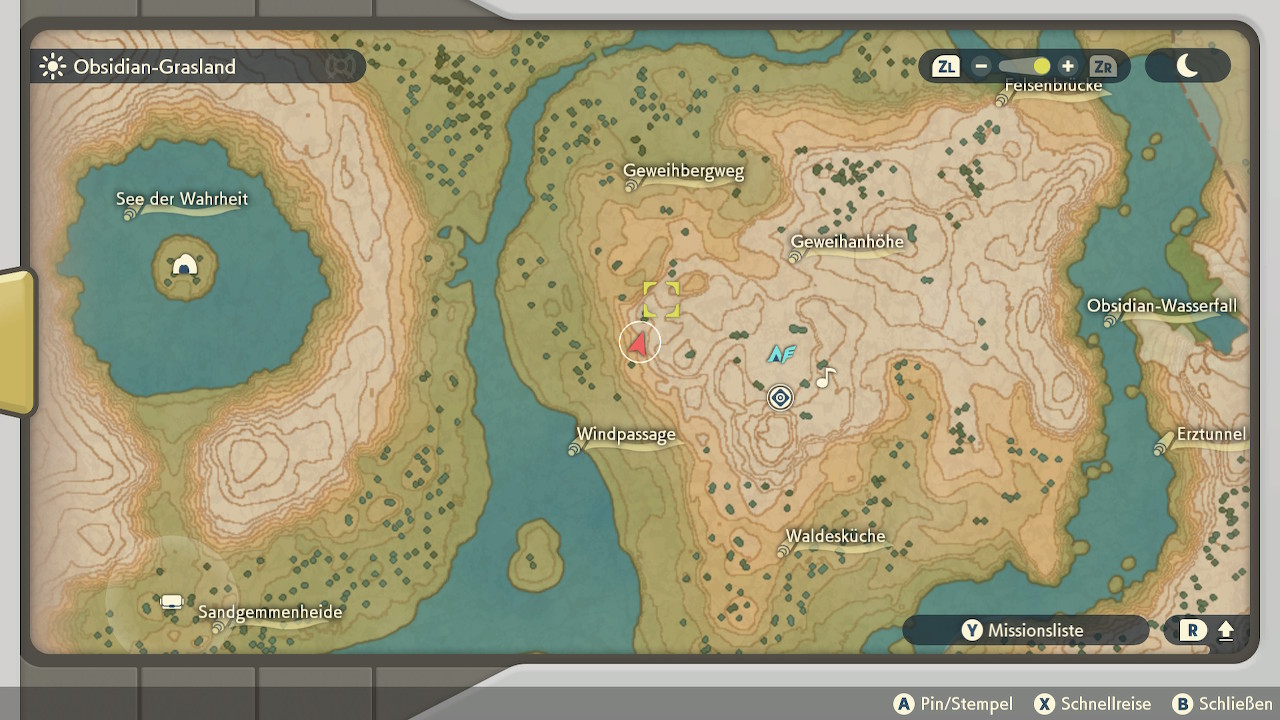This screenshot has width=1280, height=720.
Task: Select the Obsidian-Wasserfall location label
Action: [x=1162, y=306]
